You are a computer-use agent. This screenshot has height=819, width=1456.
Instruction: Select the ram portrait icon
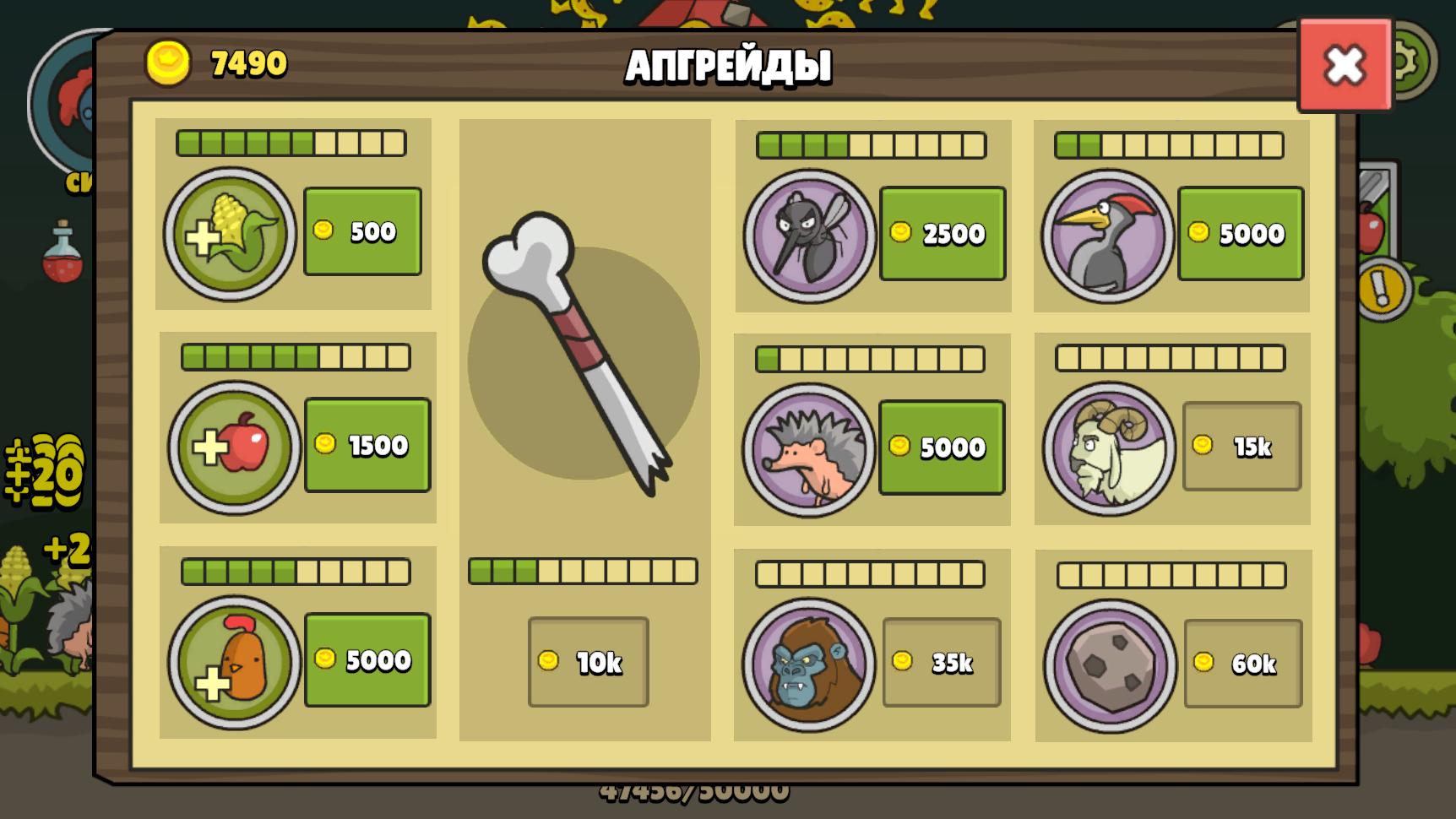tap(1110, 448)
